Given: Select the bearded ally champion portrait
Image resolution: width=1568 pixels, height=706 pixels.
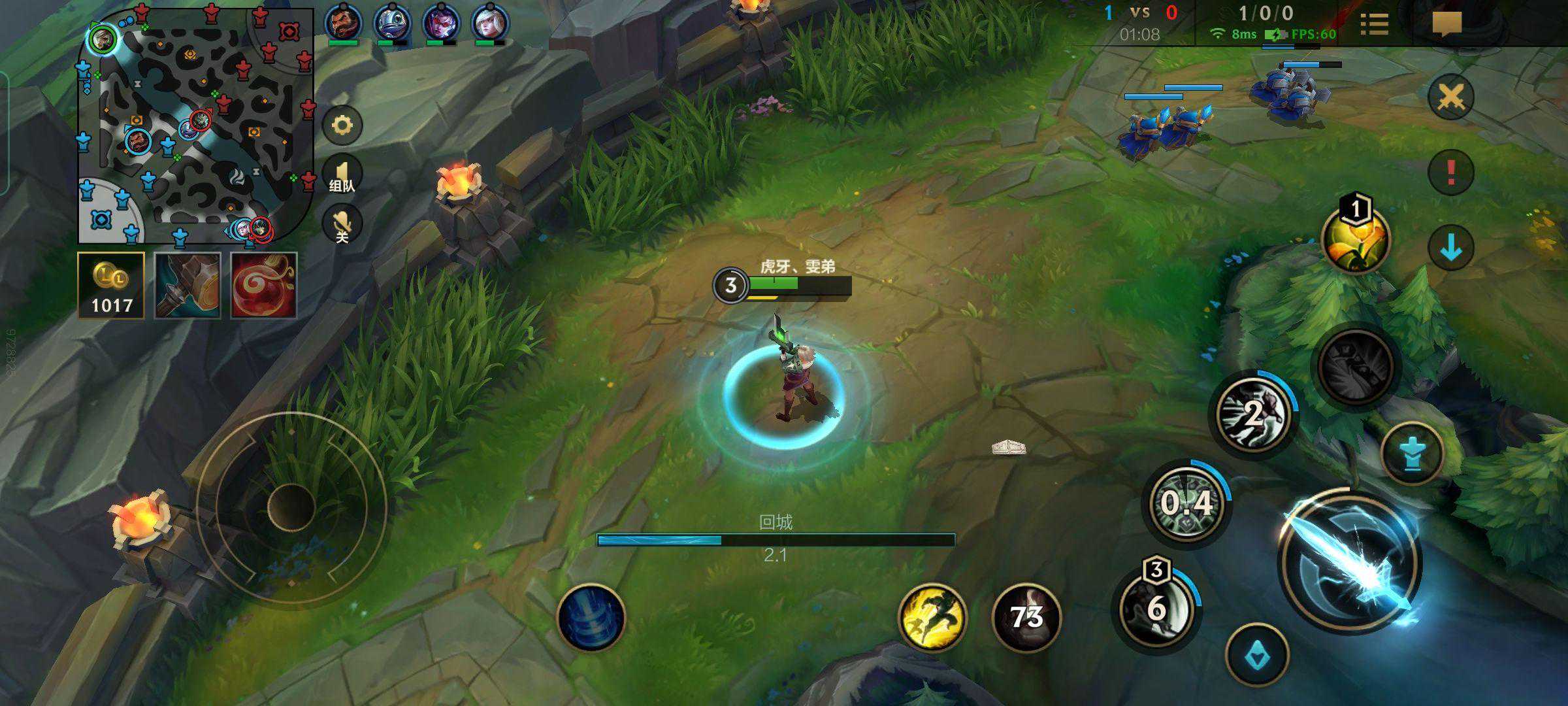Looking at the screenshot, I should click(x=342, y=22).
